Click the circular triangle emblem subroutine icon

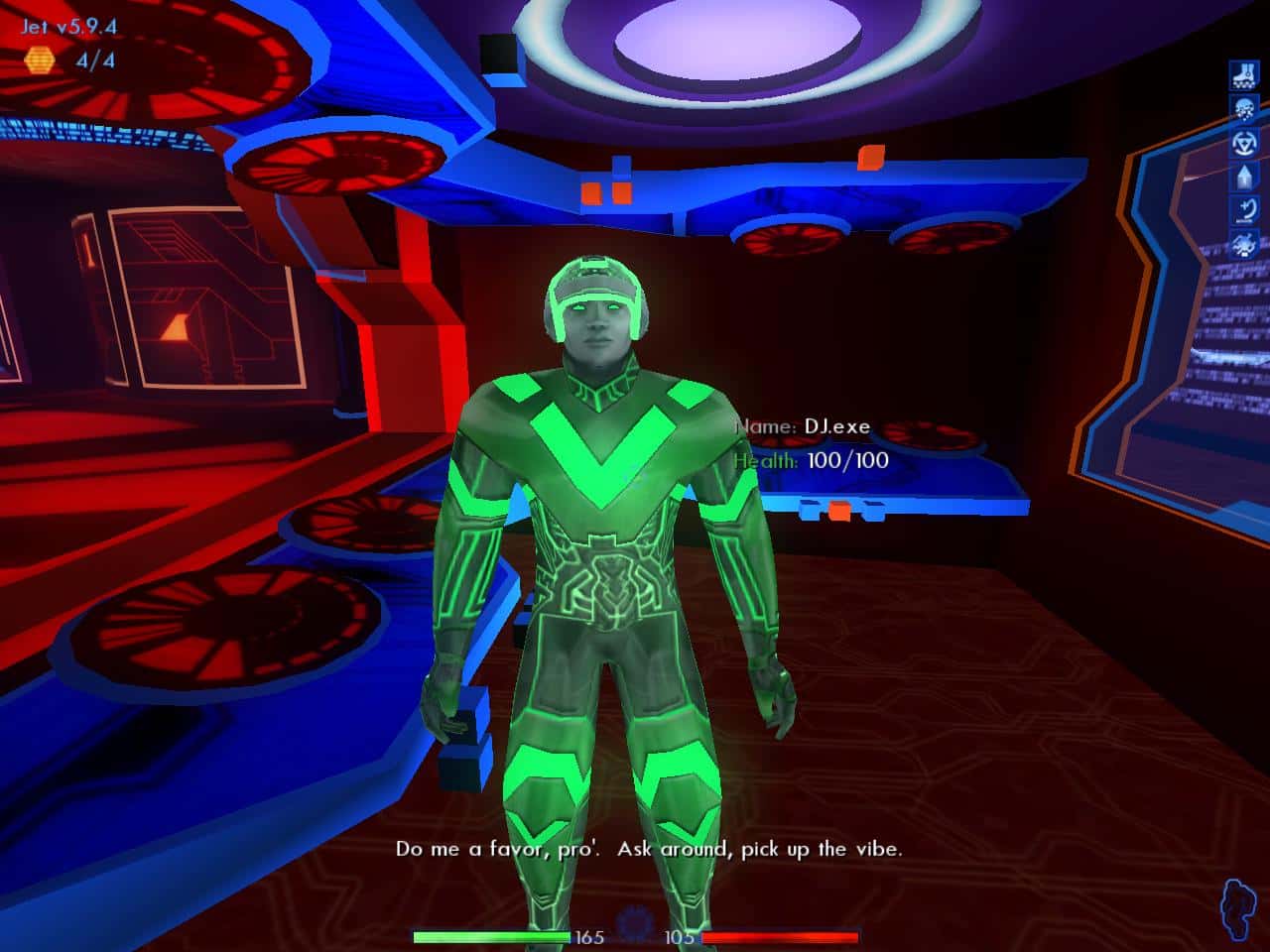(x=1243, y=143)
